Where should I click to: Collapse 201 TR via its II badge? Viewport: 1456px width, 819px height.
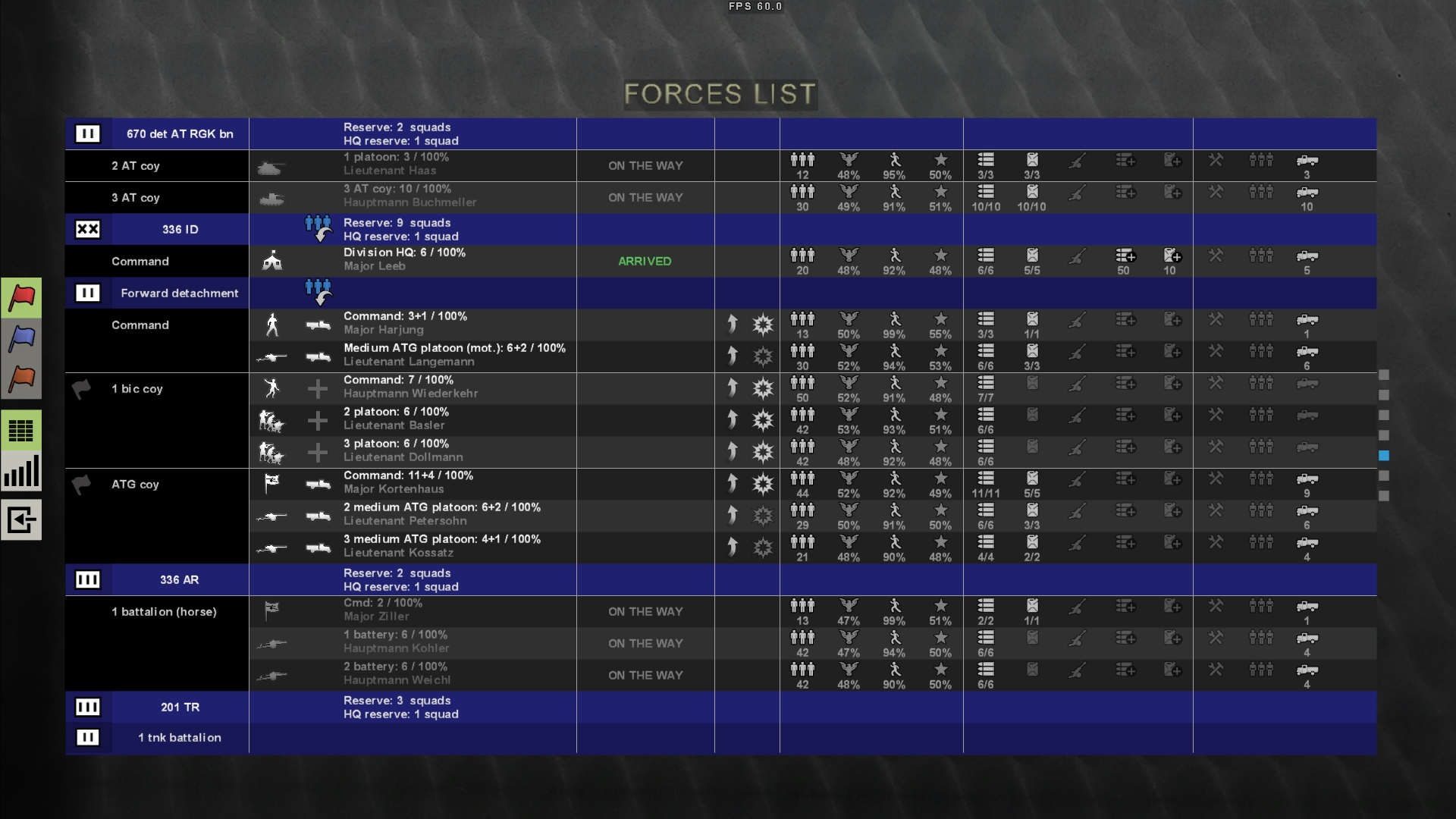tap(88, 707)
